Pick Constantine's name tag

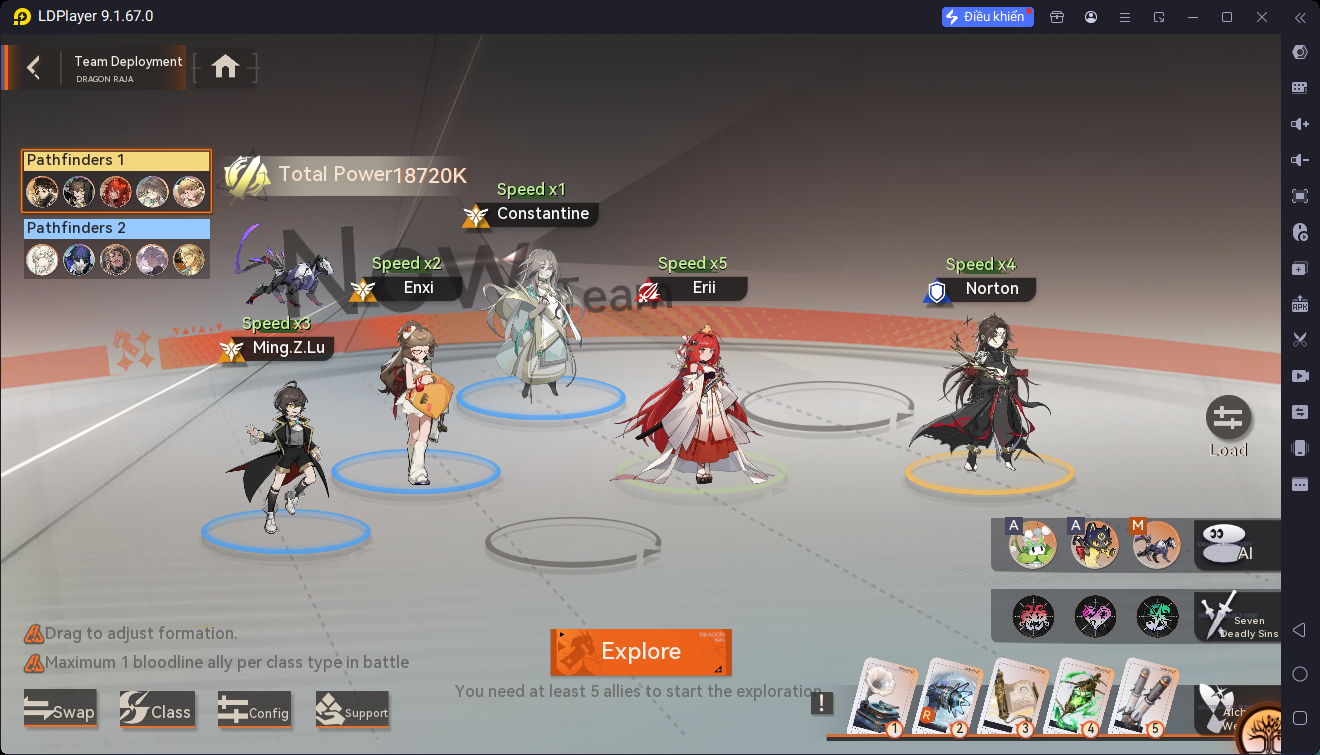click(x=542, y=214)
